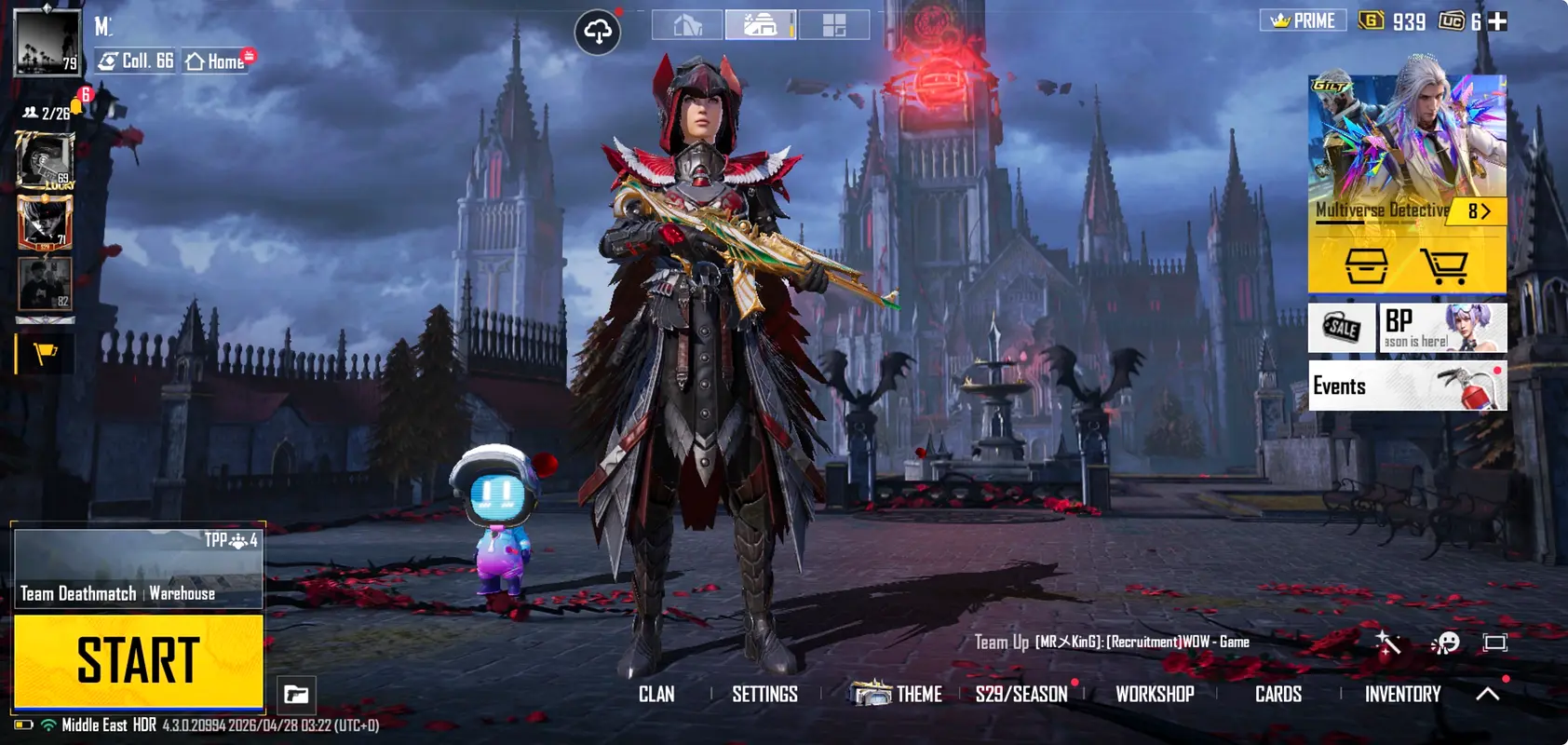Screen dimensions: 1568x745
Task: Open the Home button near the profile
Action: point(216,61)
